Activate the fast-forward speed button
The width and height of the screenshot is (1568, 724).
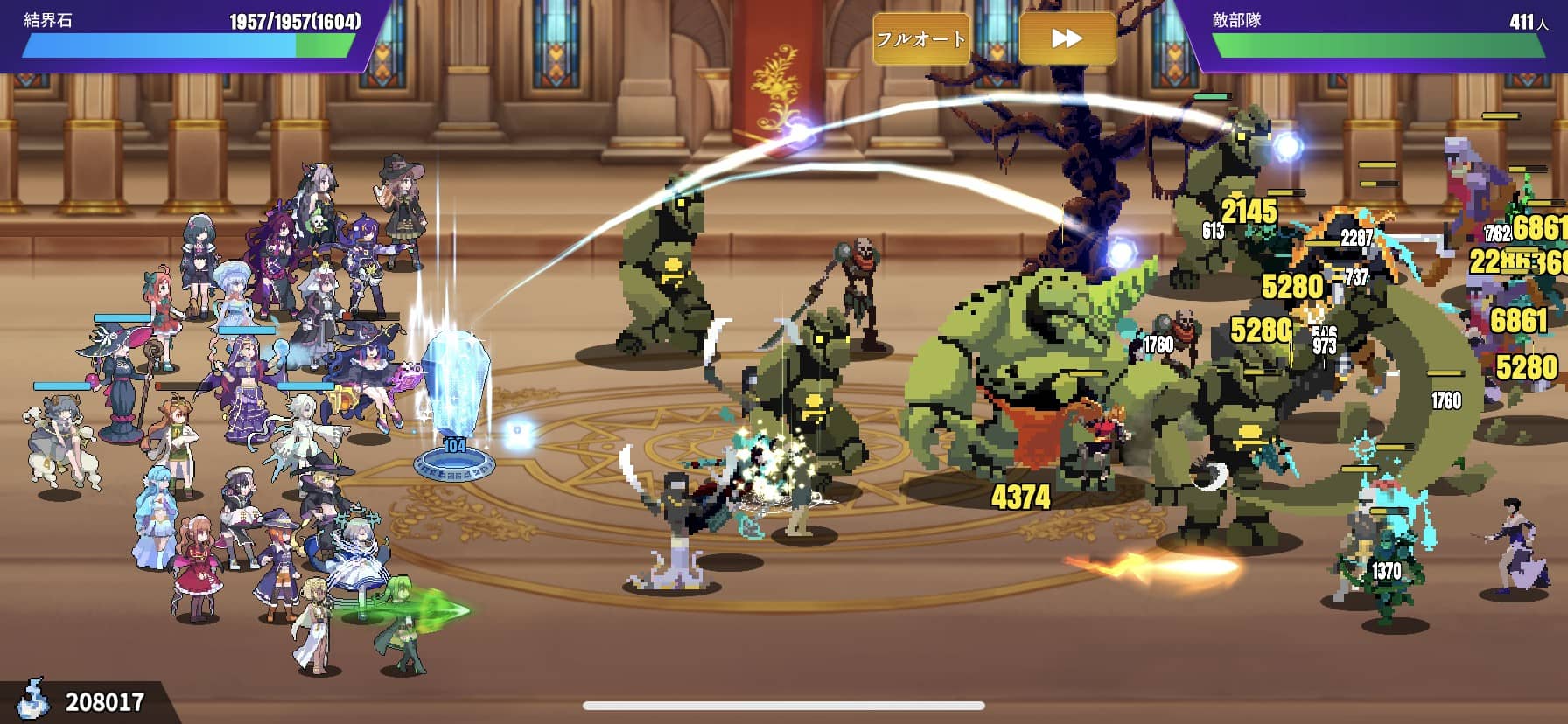(1067, 39)
